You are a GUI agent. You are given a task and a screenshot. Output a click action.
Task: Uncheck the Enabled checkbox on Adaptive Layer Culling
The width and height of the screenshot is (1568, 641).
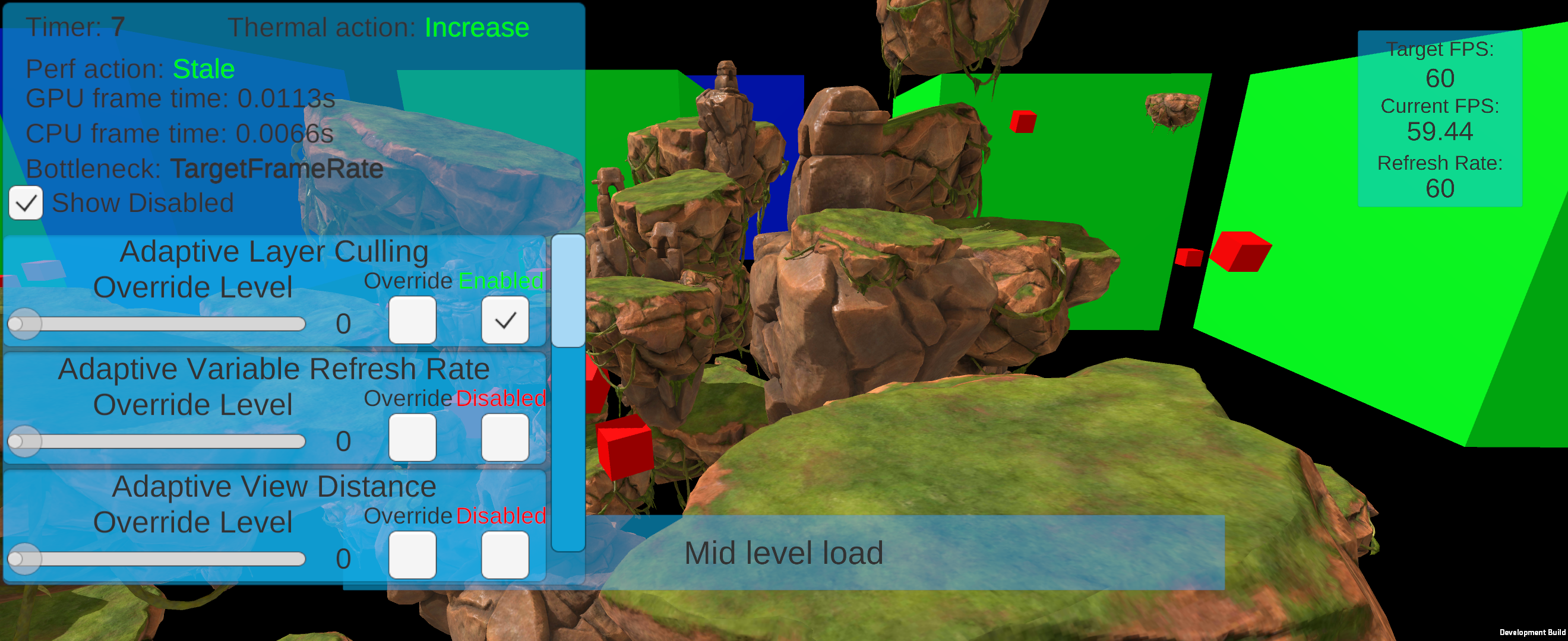tap(505, 320)
